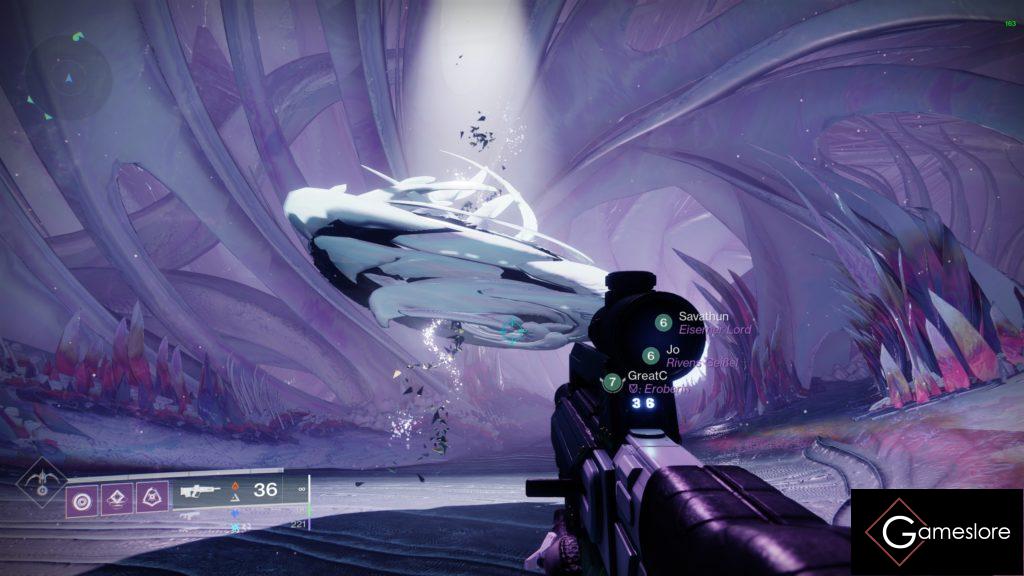Viewport: 1024px width, 576px height.
Task: Use the melee ability in the middle slot
Action: (117, 497)
